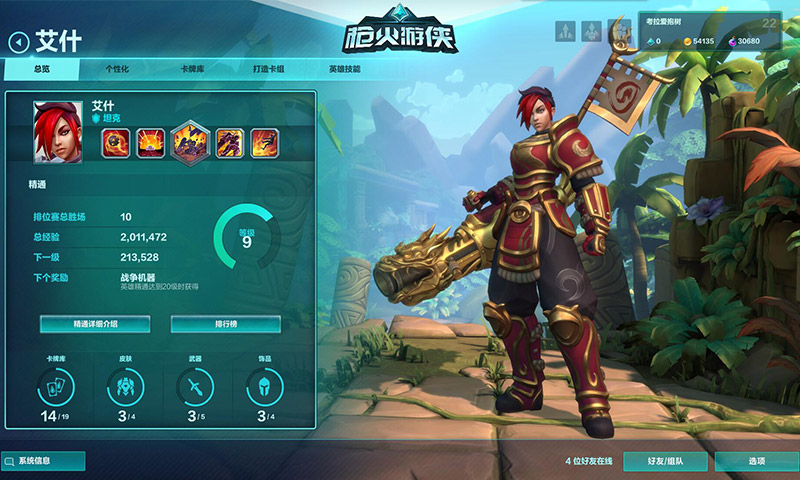Open the 皮肤 skins progress icon
The width and height of the screenshot is (800, 480).
(125, 385)
